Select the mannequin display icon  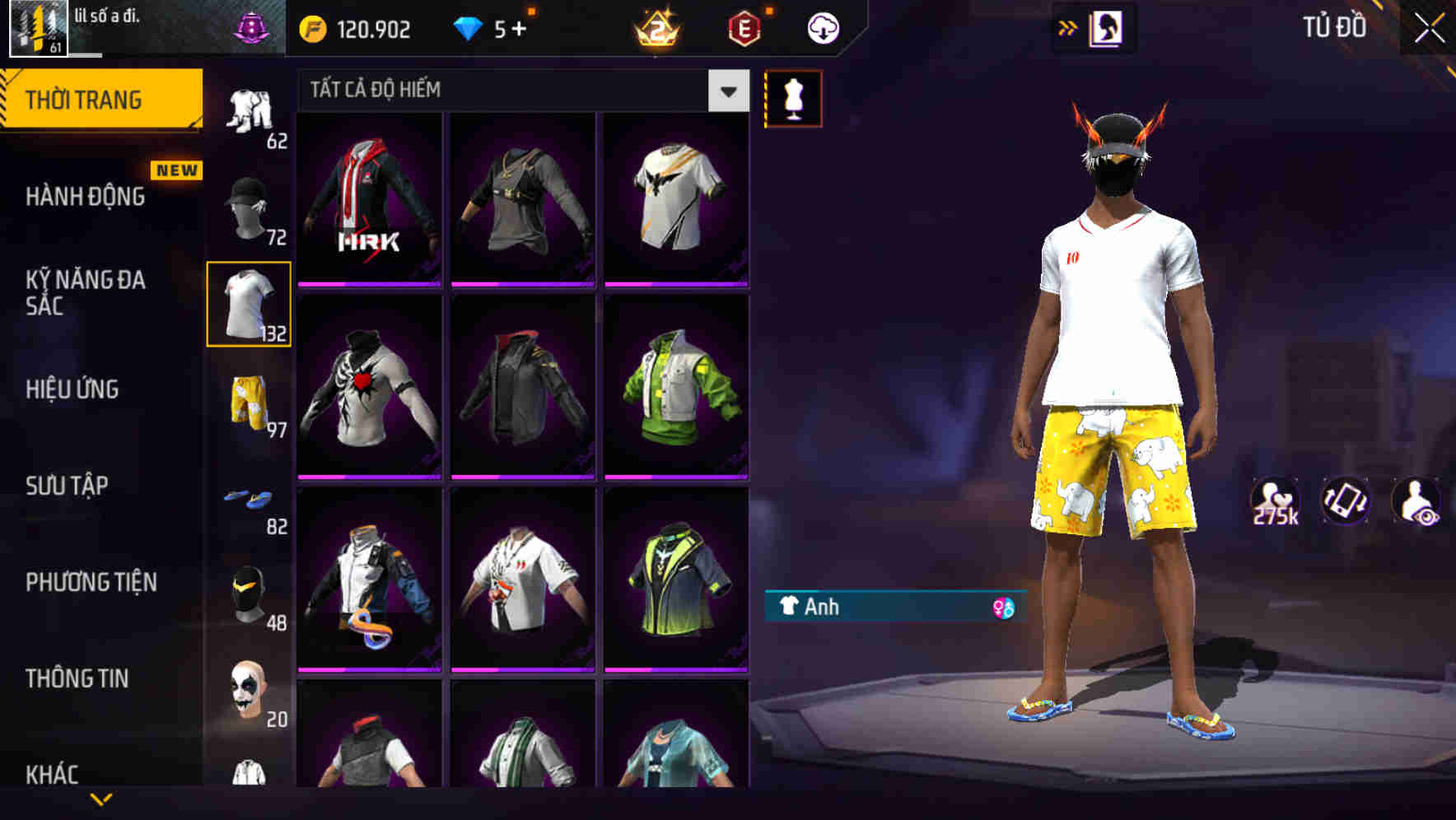793,97
